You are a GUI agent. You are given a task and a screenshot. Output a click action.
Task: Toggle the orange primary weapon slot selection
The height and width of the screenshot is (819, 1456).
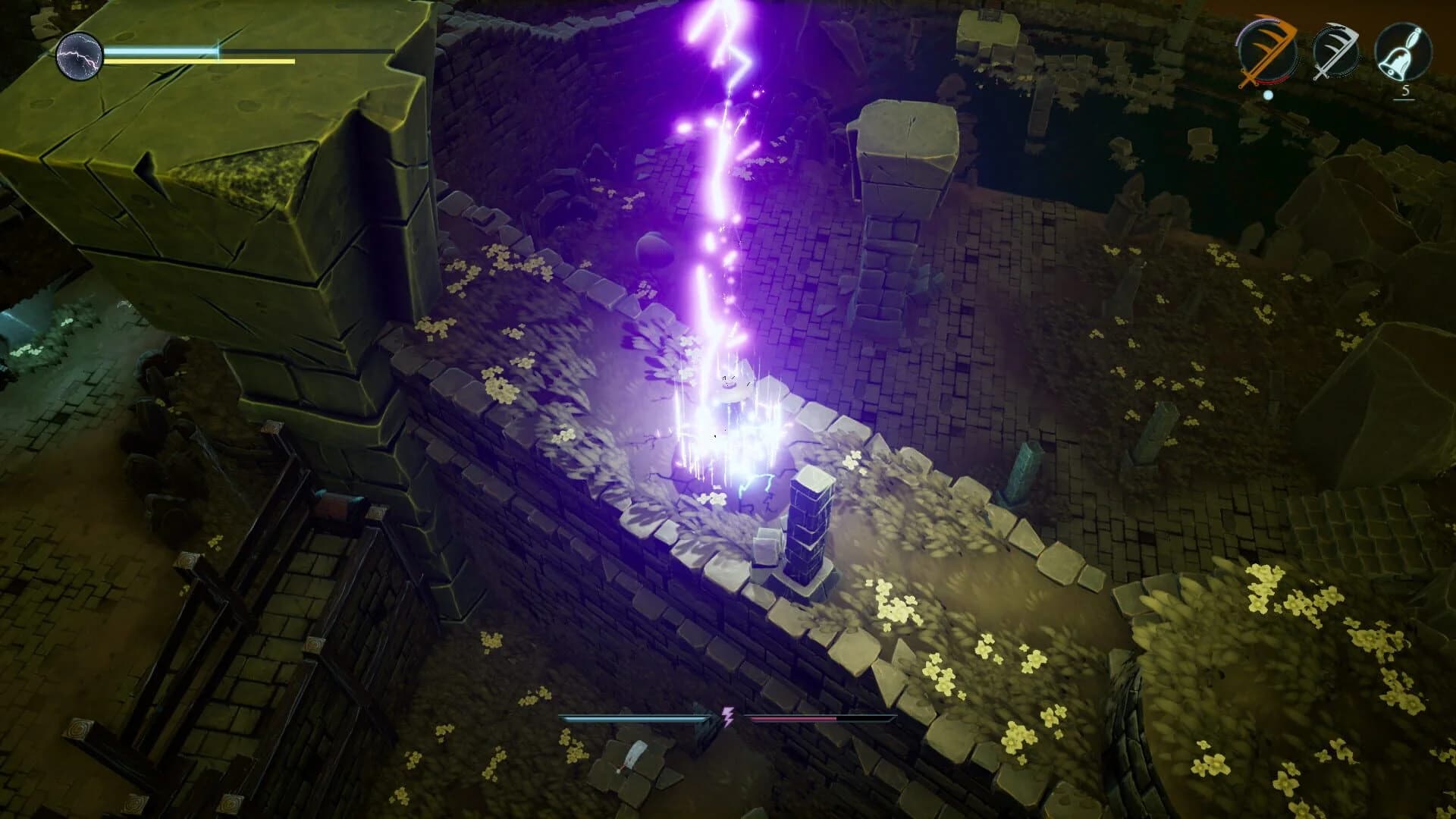point(1267,52)
